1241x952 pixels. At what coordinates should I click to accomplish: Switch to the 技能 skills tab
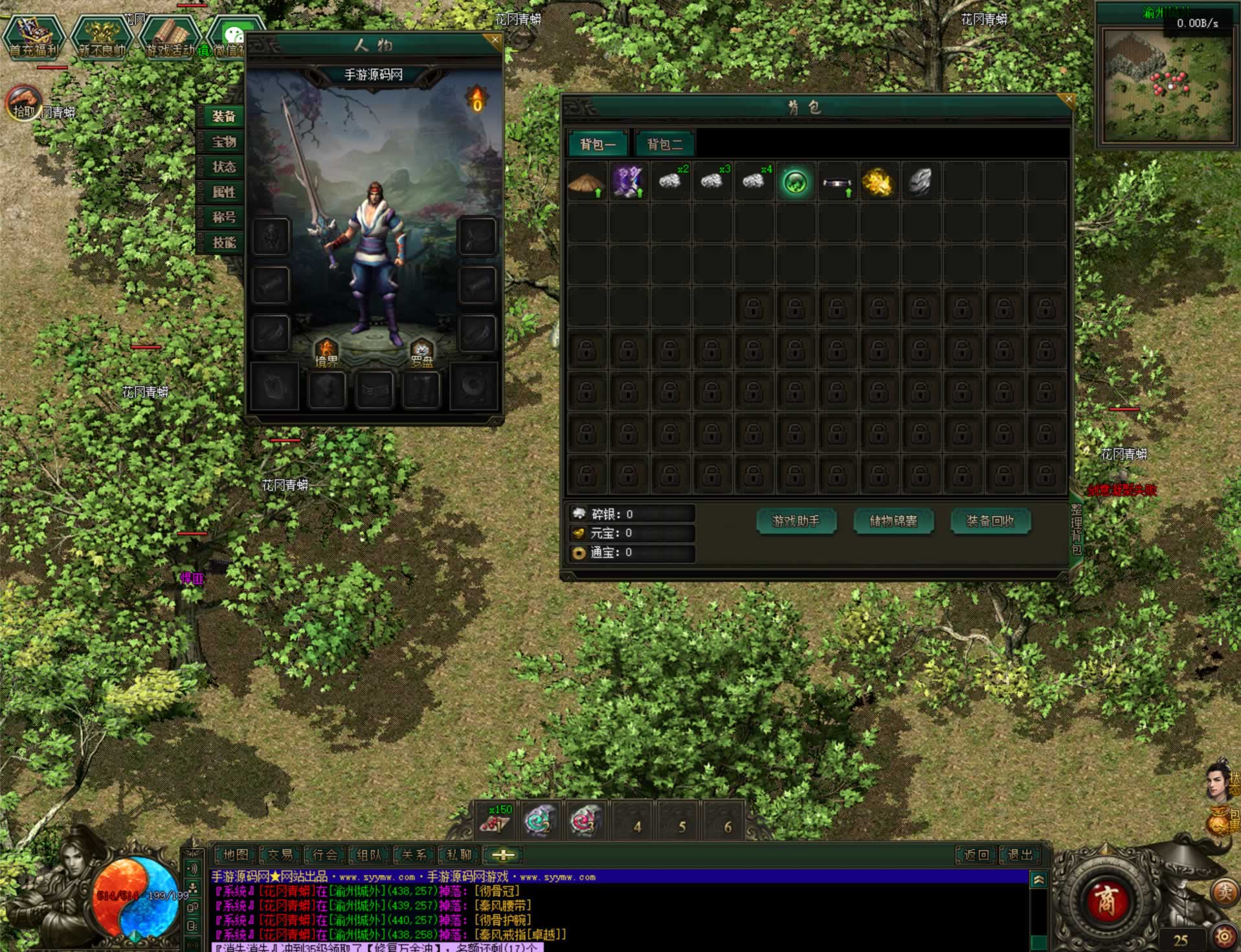(x=223, y=243)
